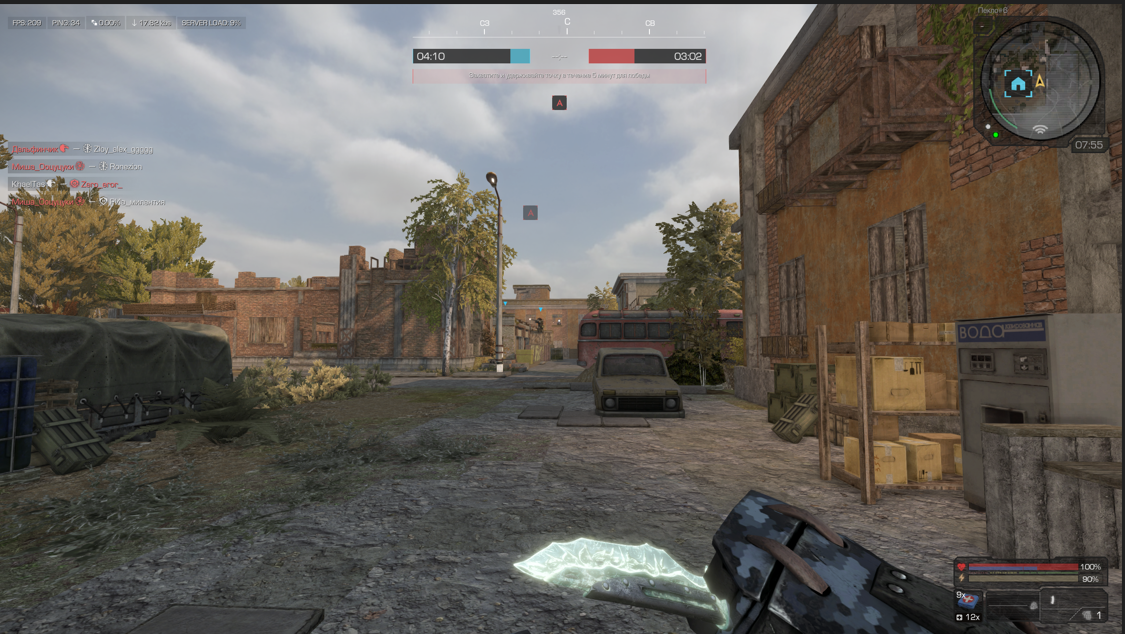Screen dimensions: 1125x634
Task: Click the circular minimap
Action: pos(1040,82)
